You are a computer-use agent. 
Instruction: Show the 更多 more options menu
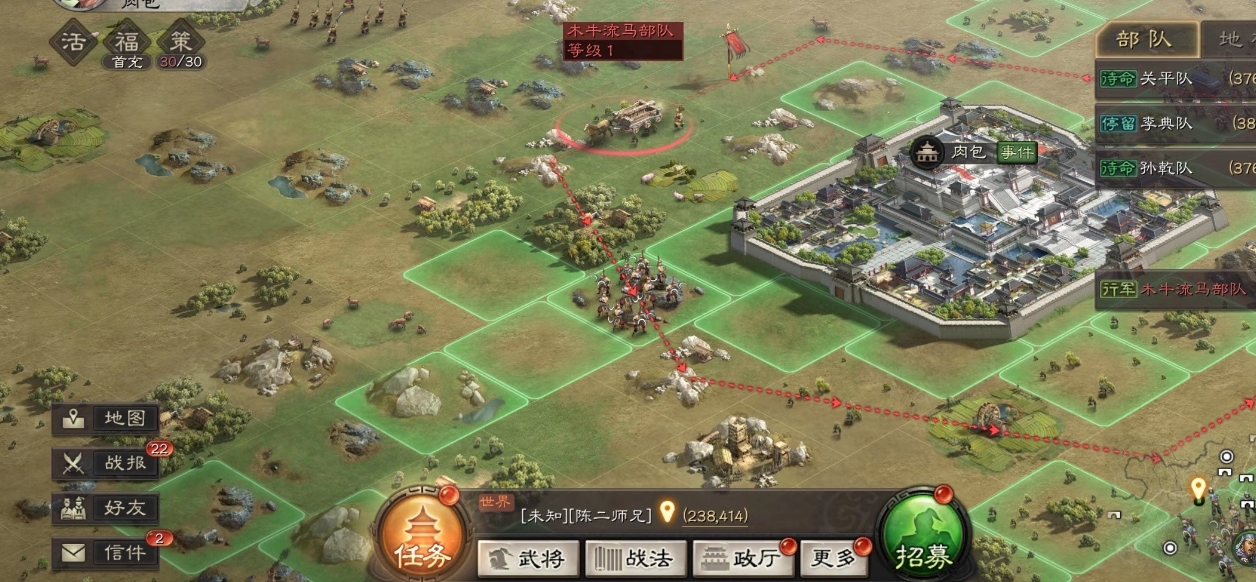[x=831, y=557]
